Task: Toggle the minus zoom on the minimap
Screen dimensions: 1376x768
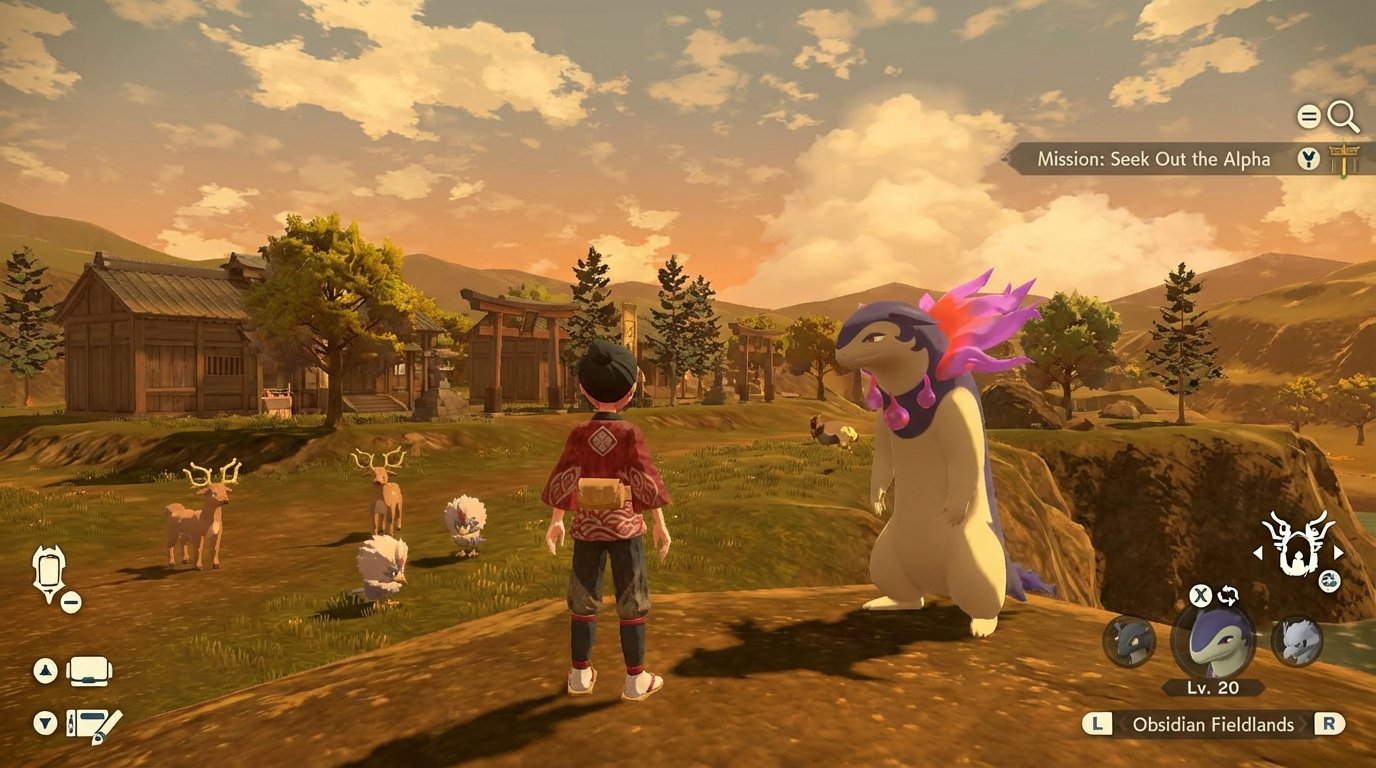Action: 69,601
